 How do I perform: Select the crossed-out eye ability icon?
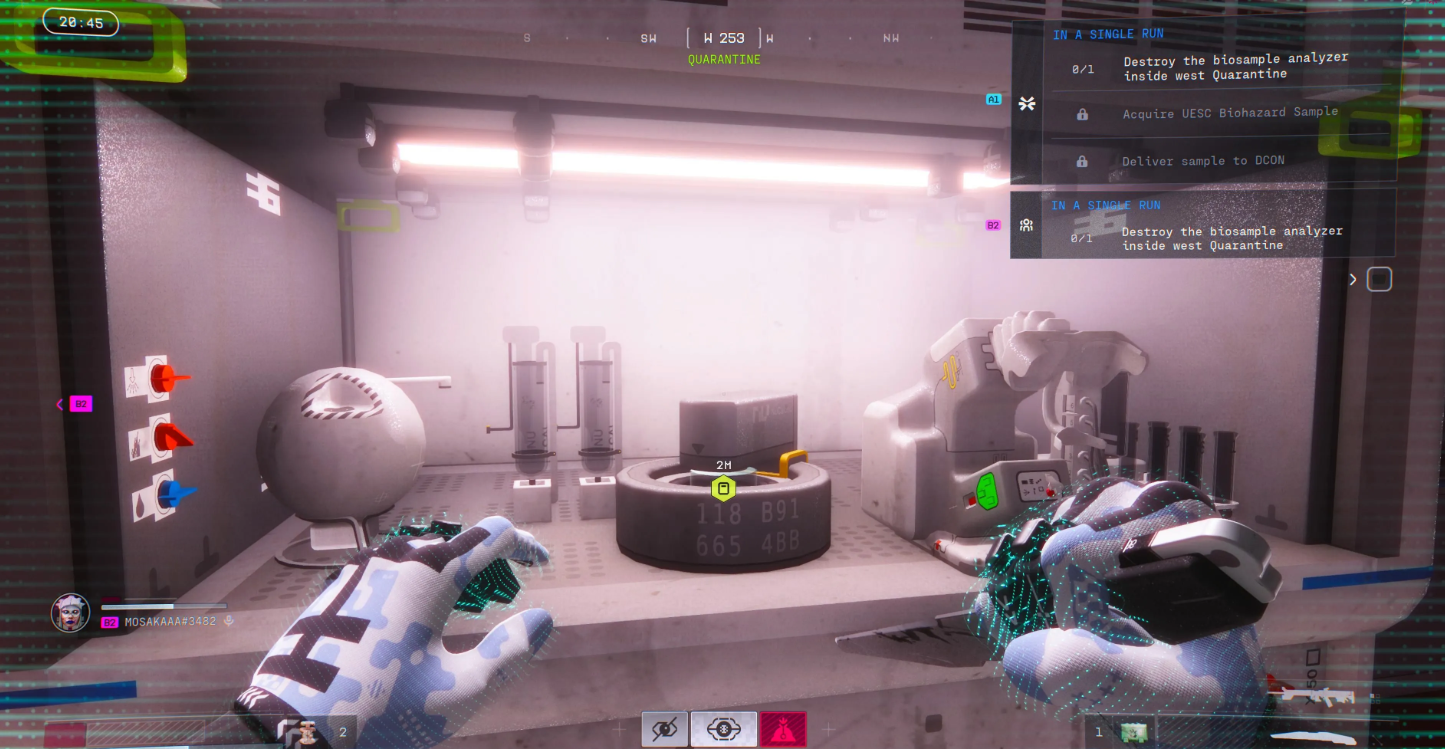[x=664, y=730]
